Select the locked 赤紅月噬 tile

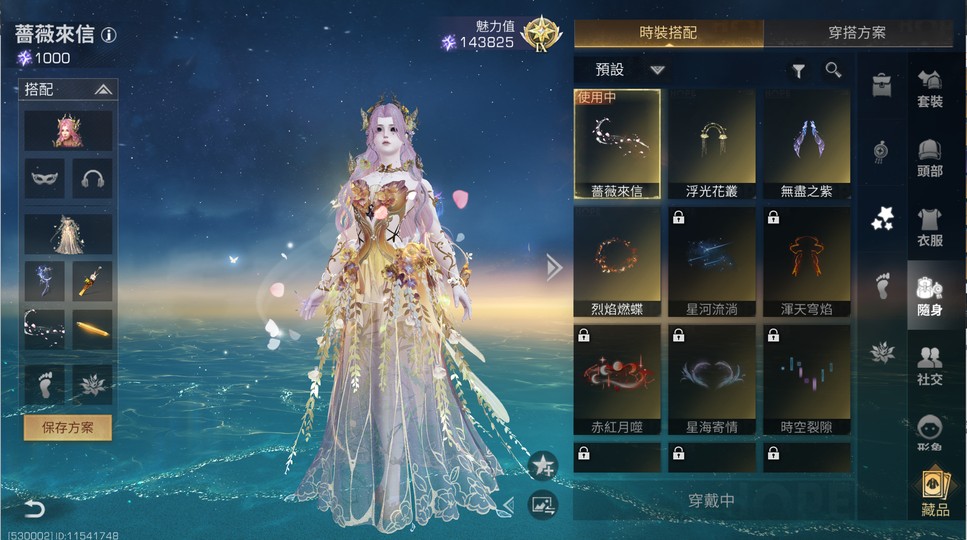(617, 380)
